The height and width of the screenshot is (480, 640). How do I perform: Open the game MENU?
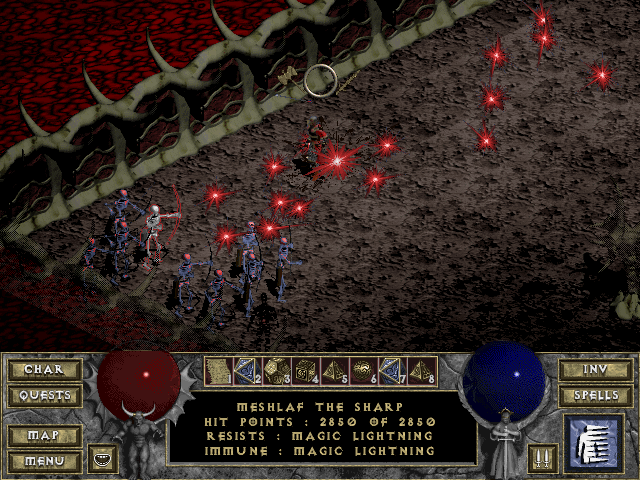pos(44,461)
